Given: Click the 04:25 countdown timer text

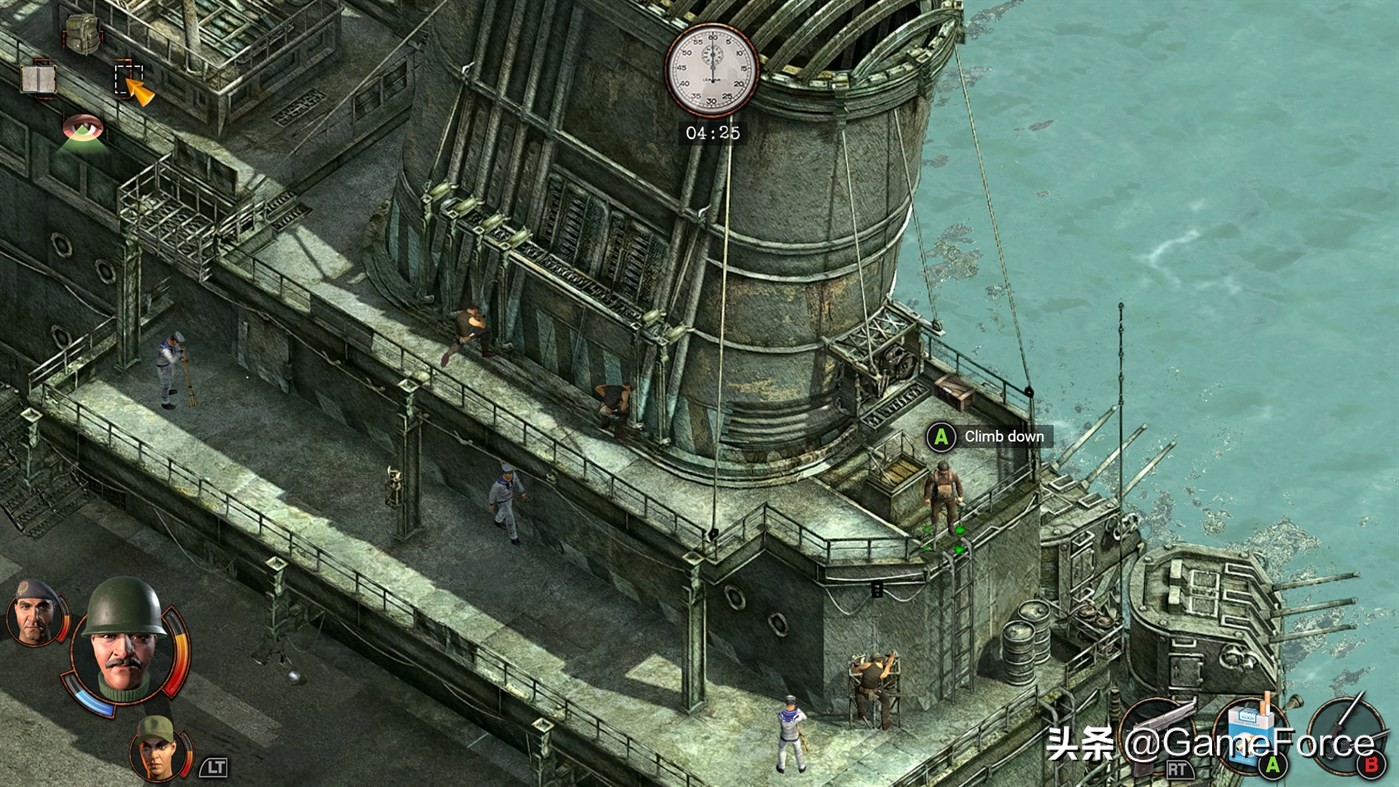Looking at the screenshot, I should 712,131.
